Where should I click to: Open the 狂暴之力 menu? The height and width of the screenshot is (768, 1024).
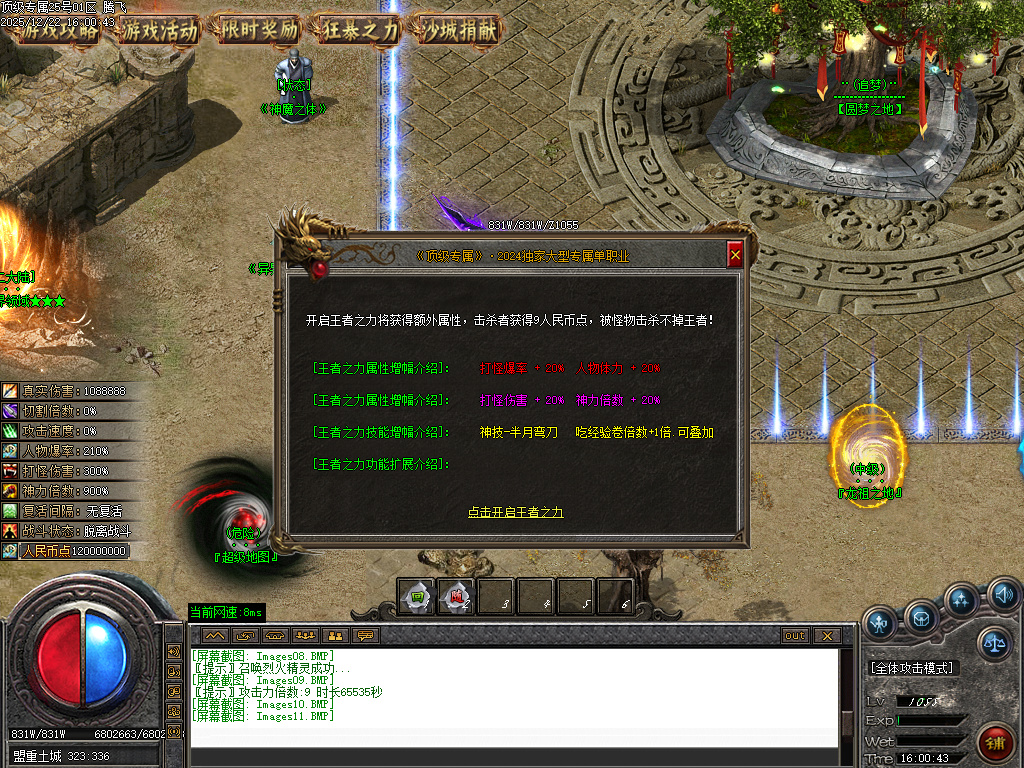[360, 29]
